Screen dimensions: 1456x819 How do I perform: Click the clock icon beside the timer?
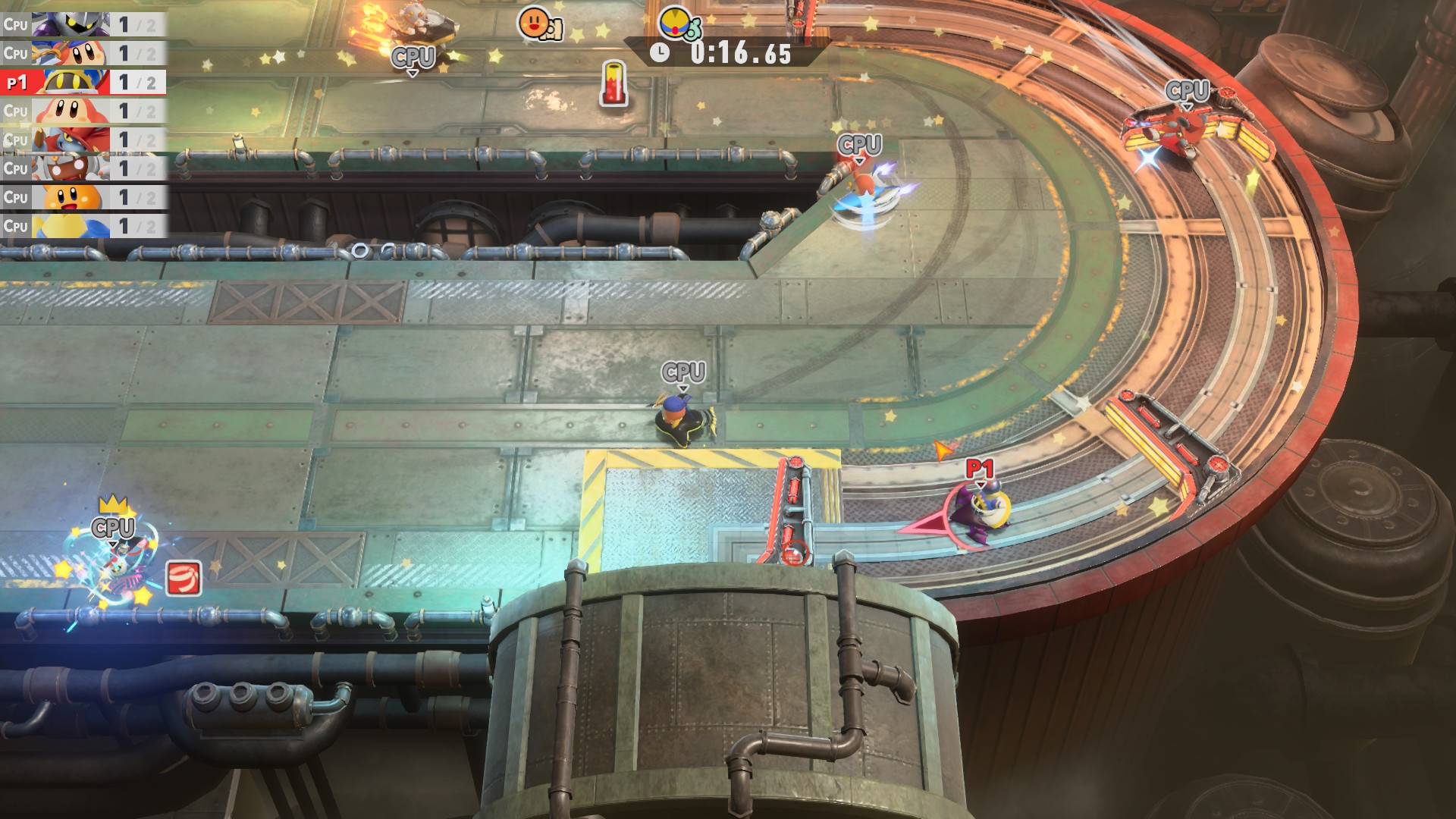point(661,52)
